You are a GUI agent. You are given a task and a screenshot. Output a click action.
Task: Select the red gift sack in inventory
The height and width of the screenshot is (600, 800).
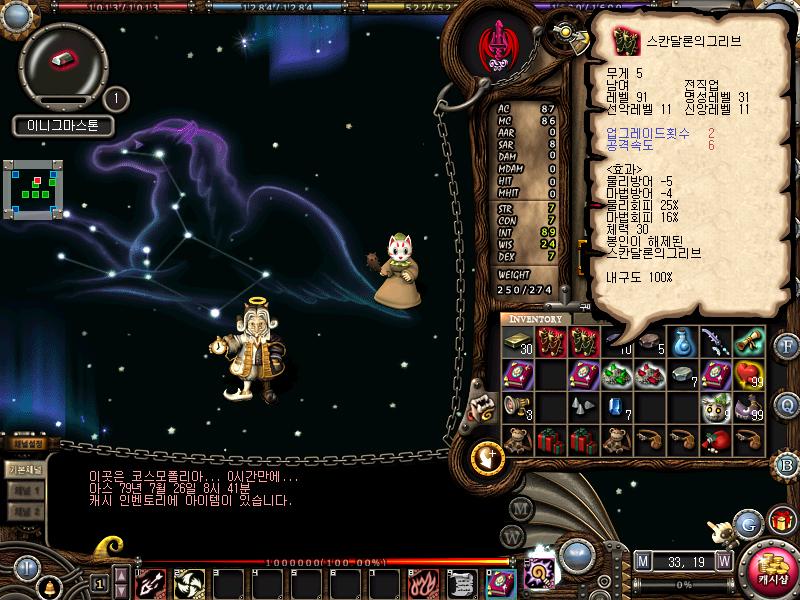coord(715,440)
